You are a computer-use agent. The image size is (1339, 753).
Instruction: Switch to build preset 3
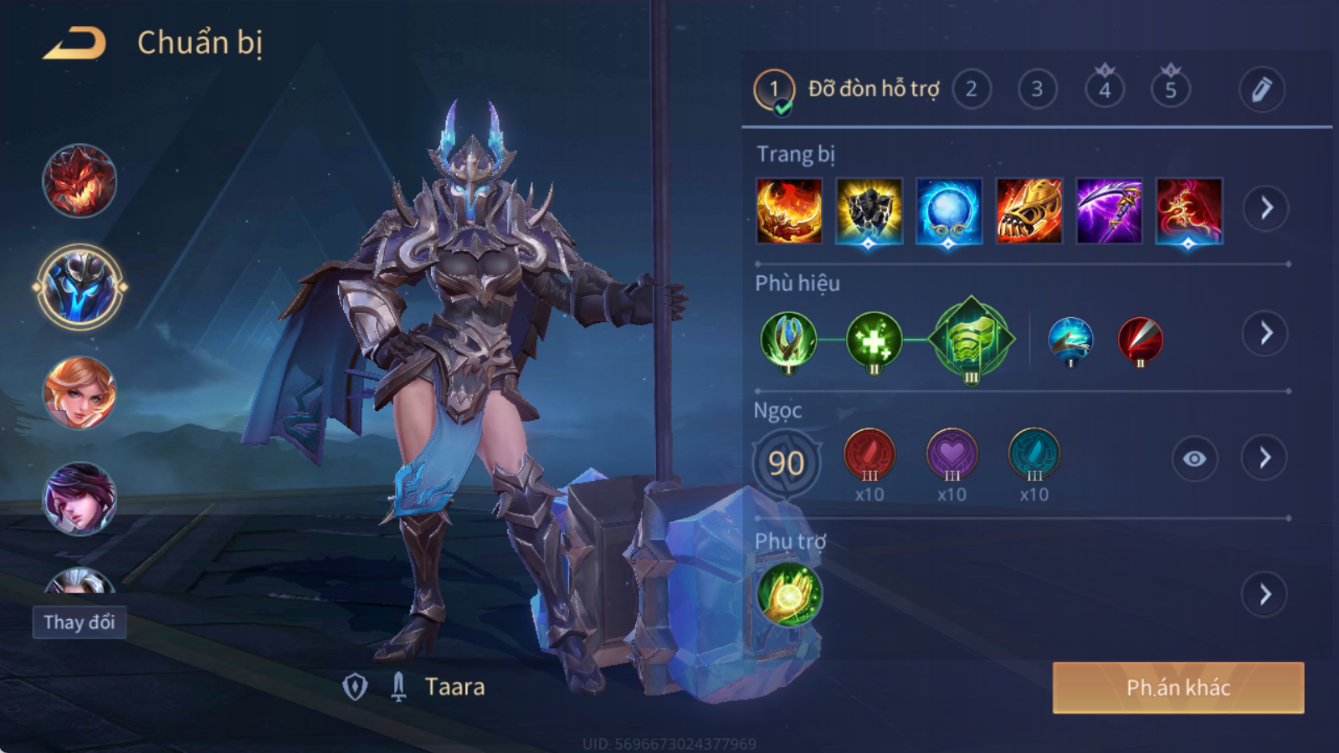[1037, 90]
